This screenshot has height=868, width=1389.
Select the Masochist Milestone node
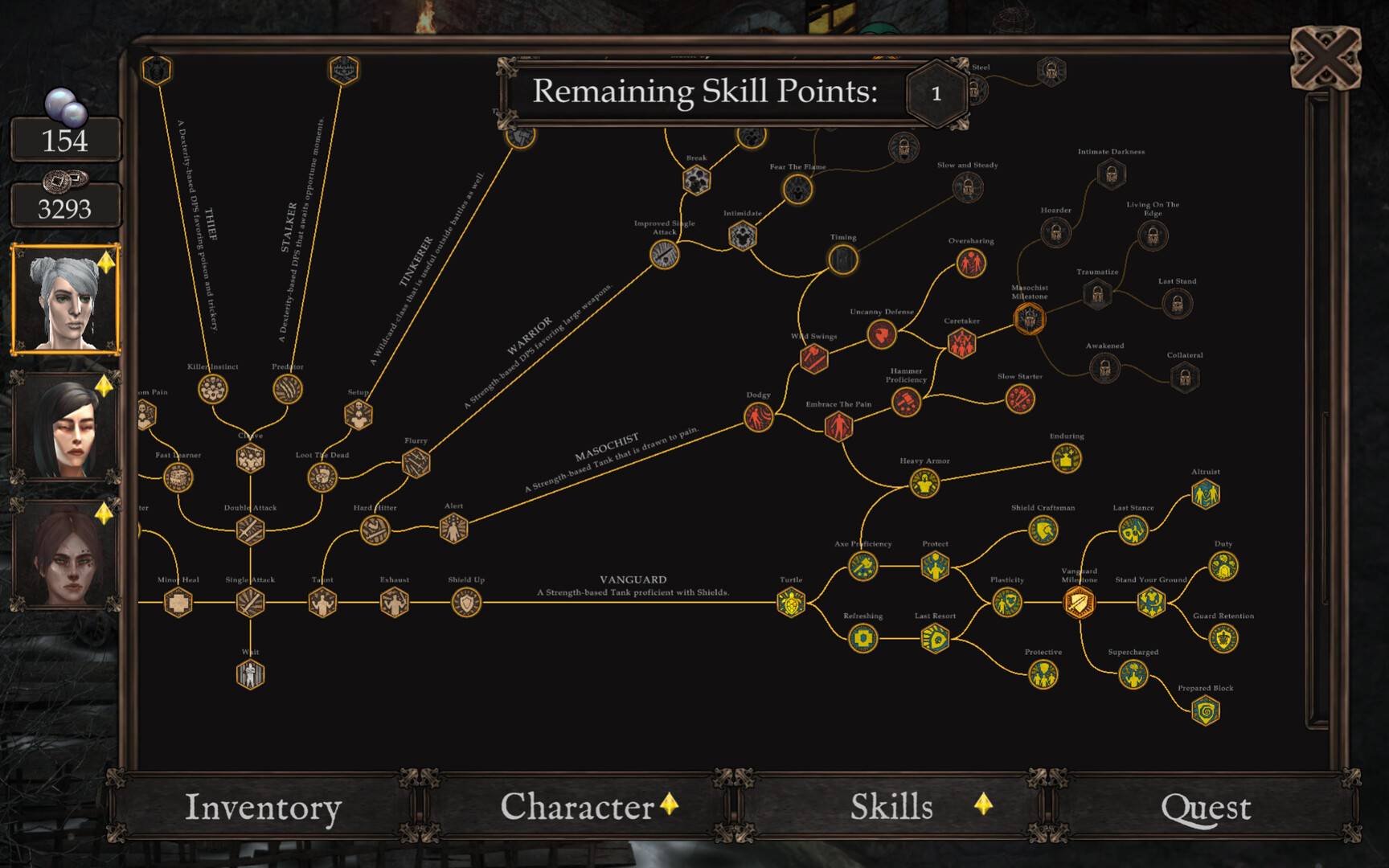pos(1029,319)
